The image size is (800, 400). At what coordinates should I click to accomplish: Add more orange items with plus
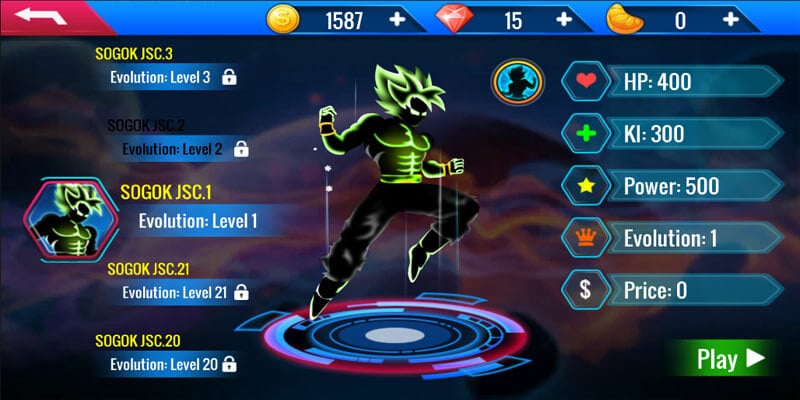coord(731,19)
